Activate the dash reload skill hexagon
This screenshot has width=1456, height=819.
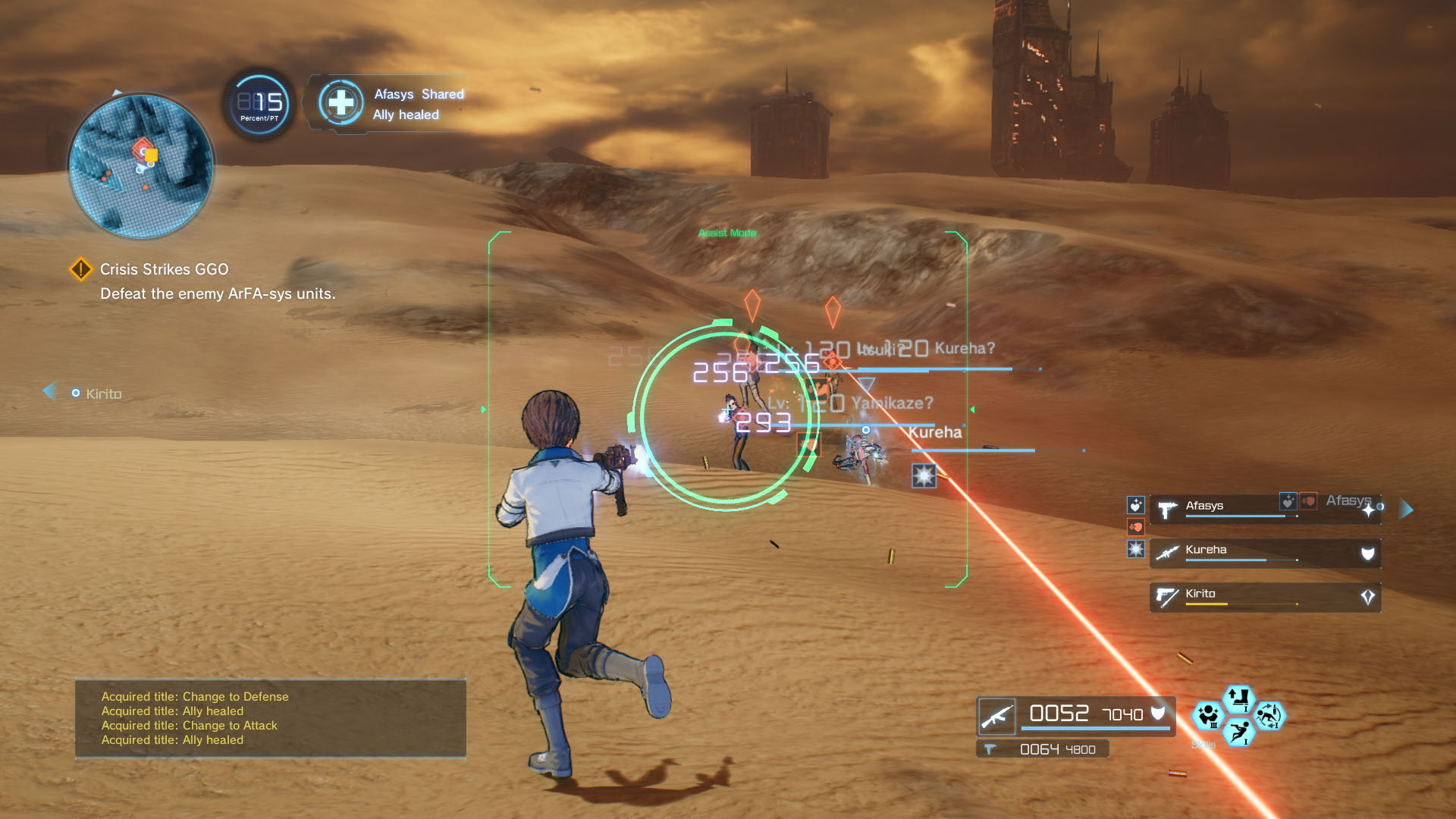tap(1269, 715)
